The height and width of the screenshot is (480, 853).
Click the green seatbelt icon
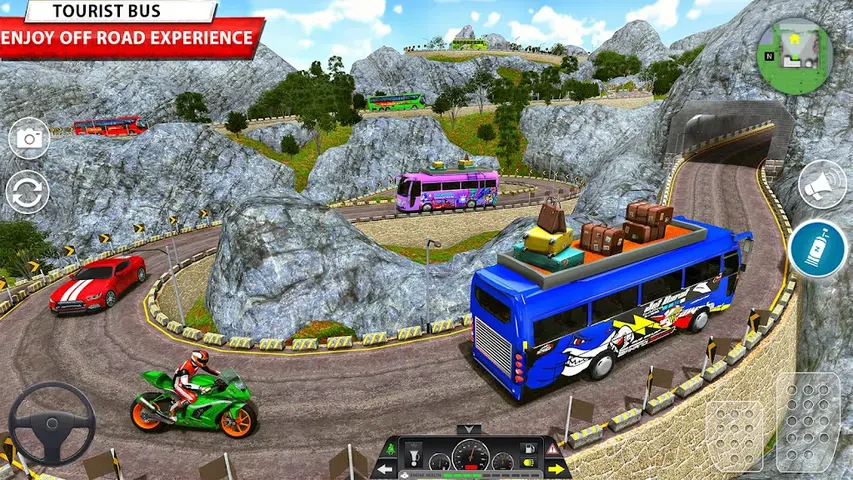(391, 449)
